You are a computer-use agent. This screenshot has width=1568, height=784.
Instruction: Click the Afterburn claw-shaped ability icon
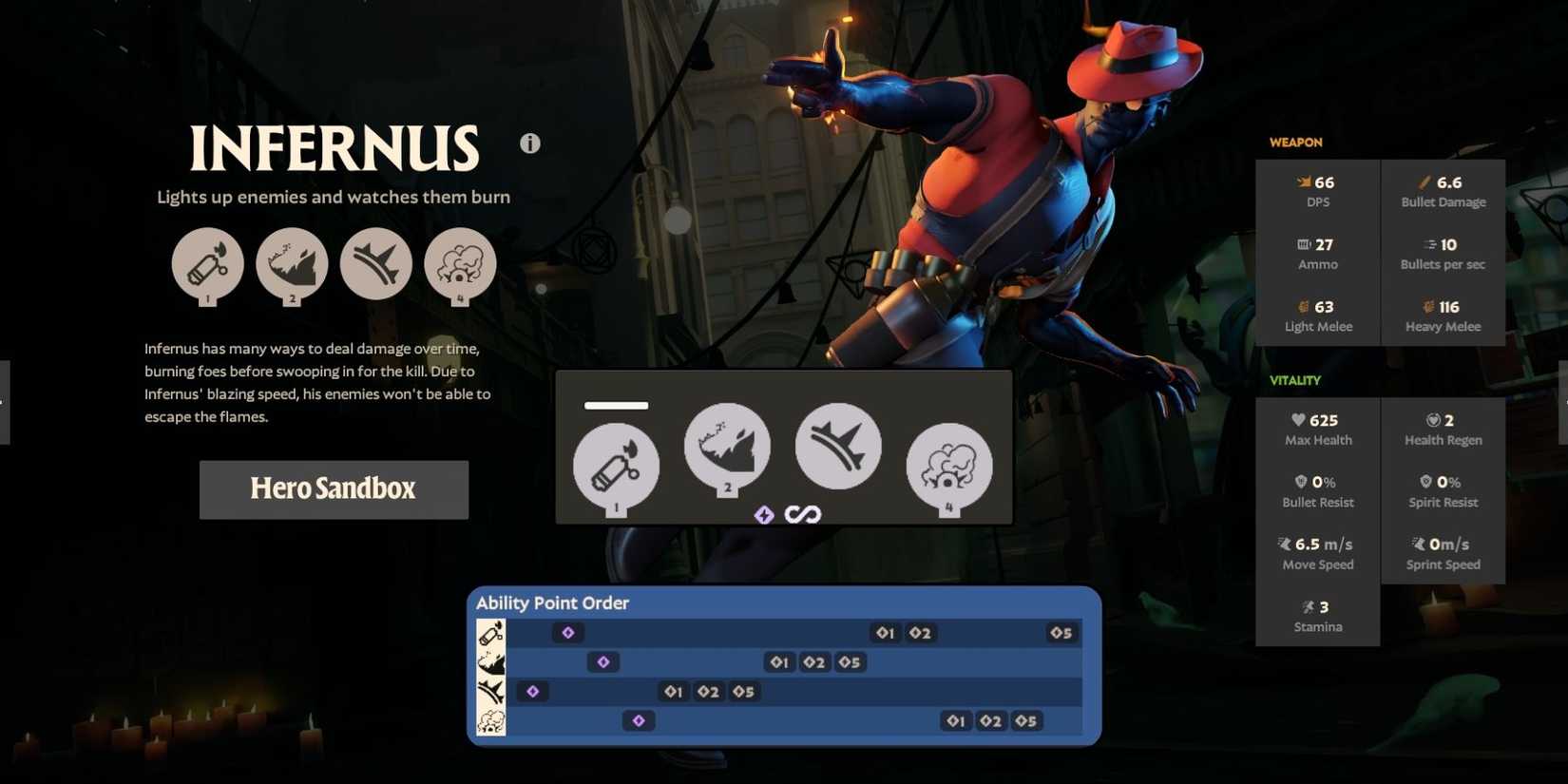point(375,265)
